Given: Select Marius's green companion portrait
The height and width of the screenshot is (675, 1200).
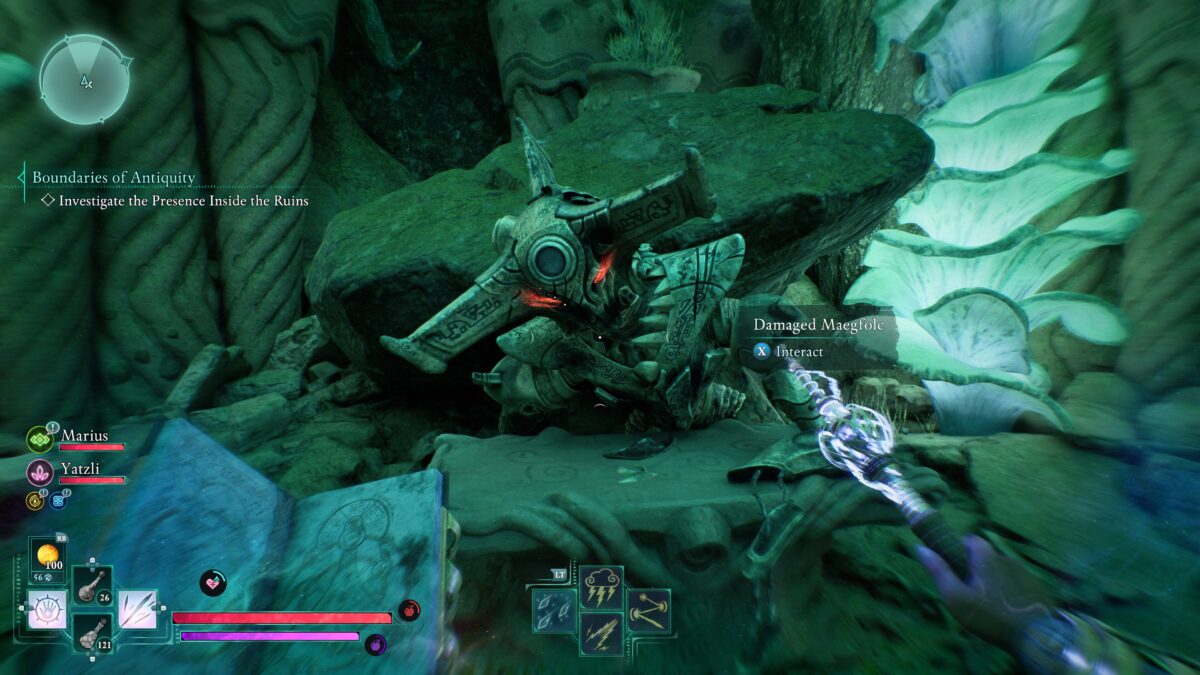Looking at the screenshot, I should coord(40,438).
